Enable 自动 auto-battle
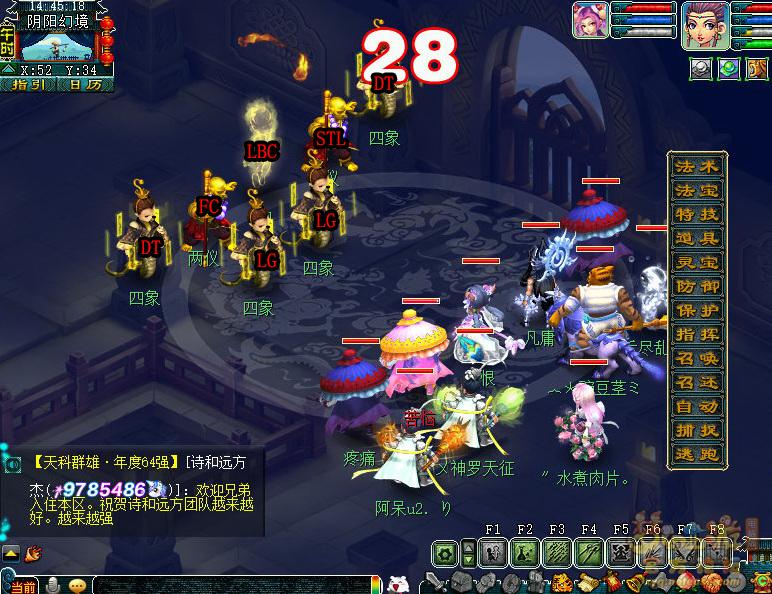 (x=697, y=406)
